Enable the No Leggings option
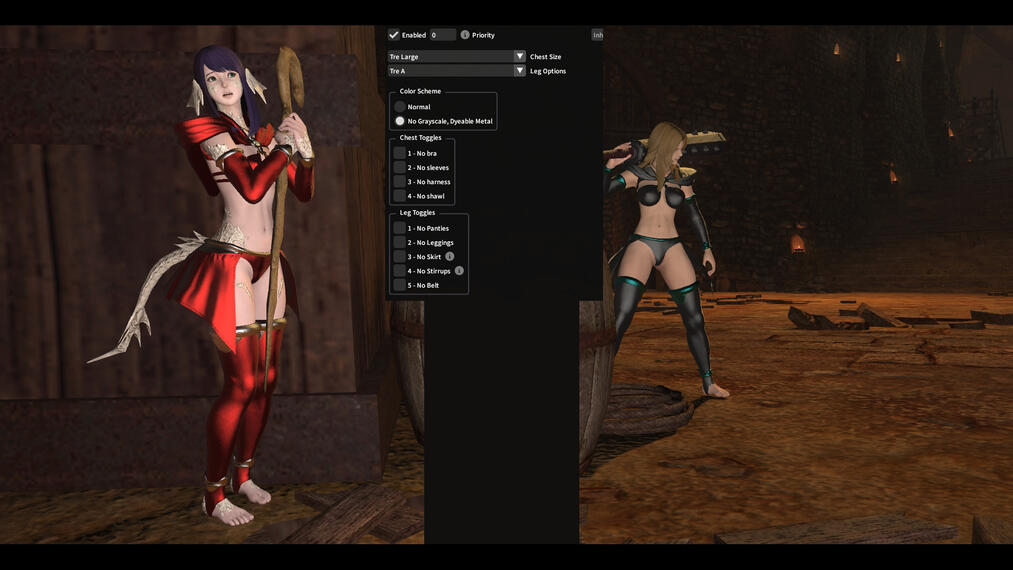 pos(400,243)
